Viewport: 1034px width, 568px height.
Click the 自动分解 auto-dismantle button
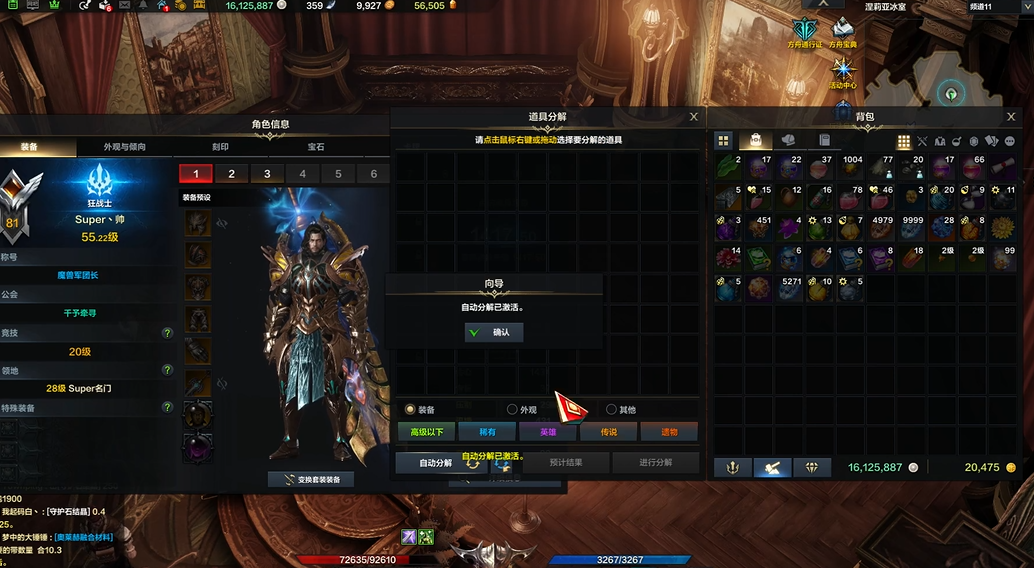tap(436, 463)
